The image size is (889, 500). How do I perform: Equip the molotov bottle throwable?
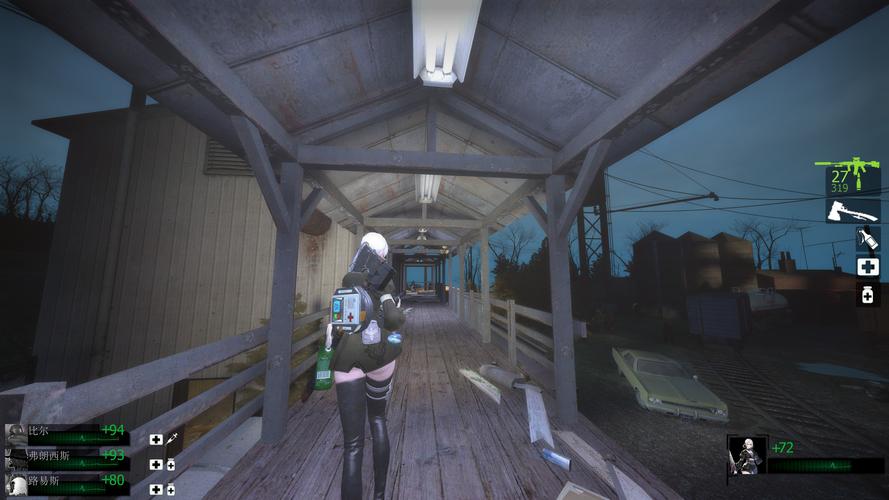pyautogui.click(x=867, y=239)
